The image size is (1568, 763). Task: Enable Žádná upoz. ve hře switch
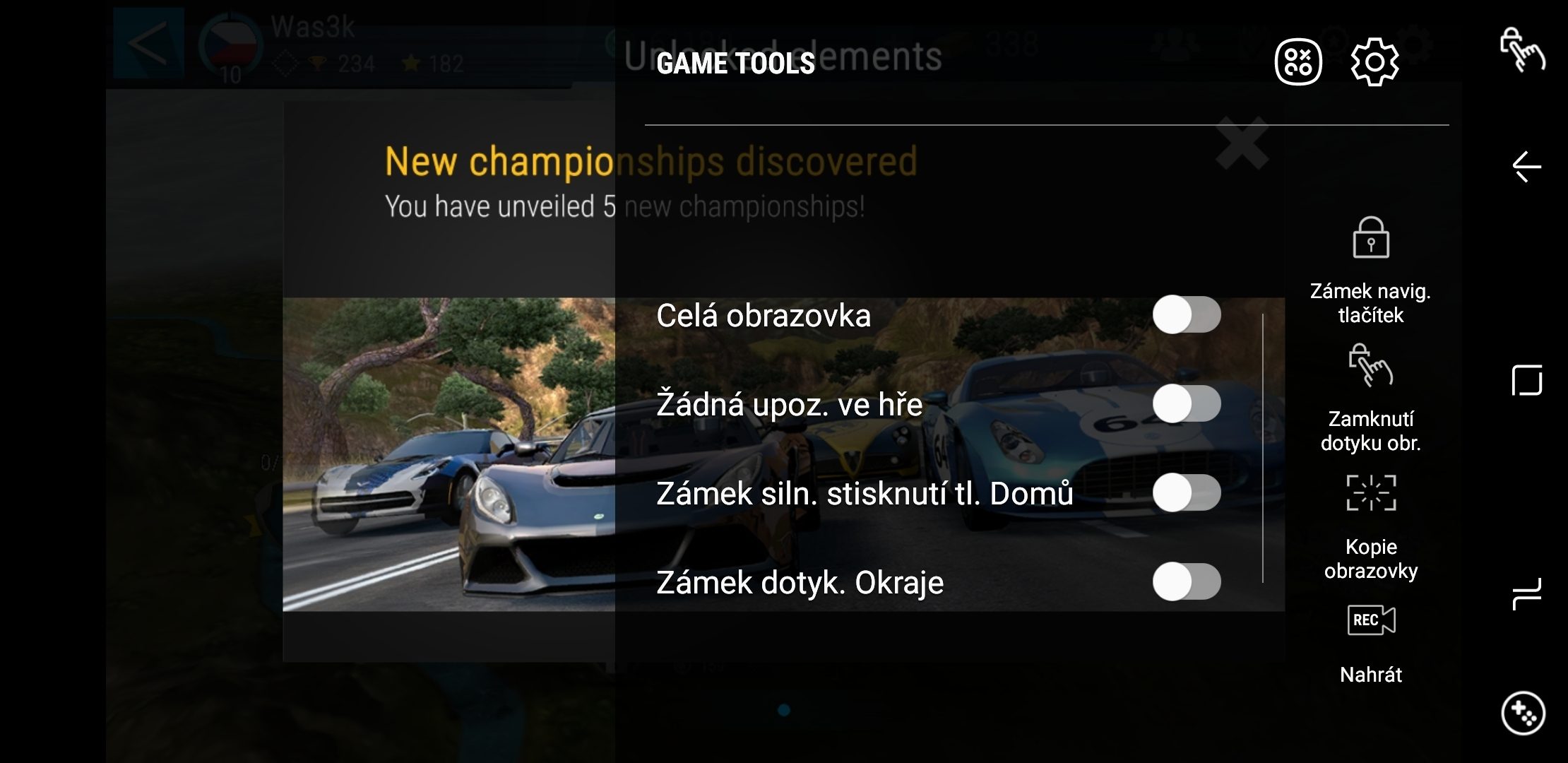click(x=1186, y=404)
